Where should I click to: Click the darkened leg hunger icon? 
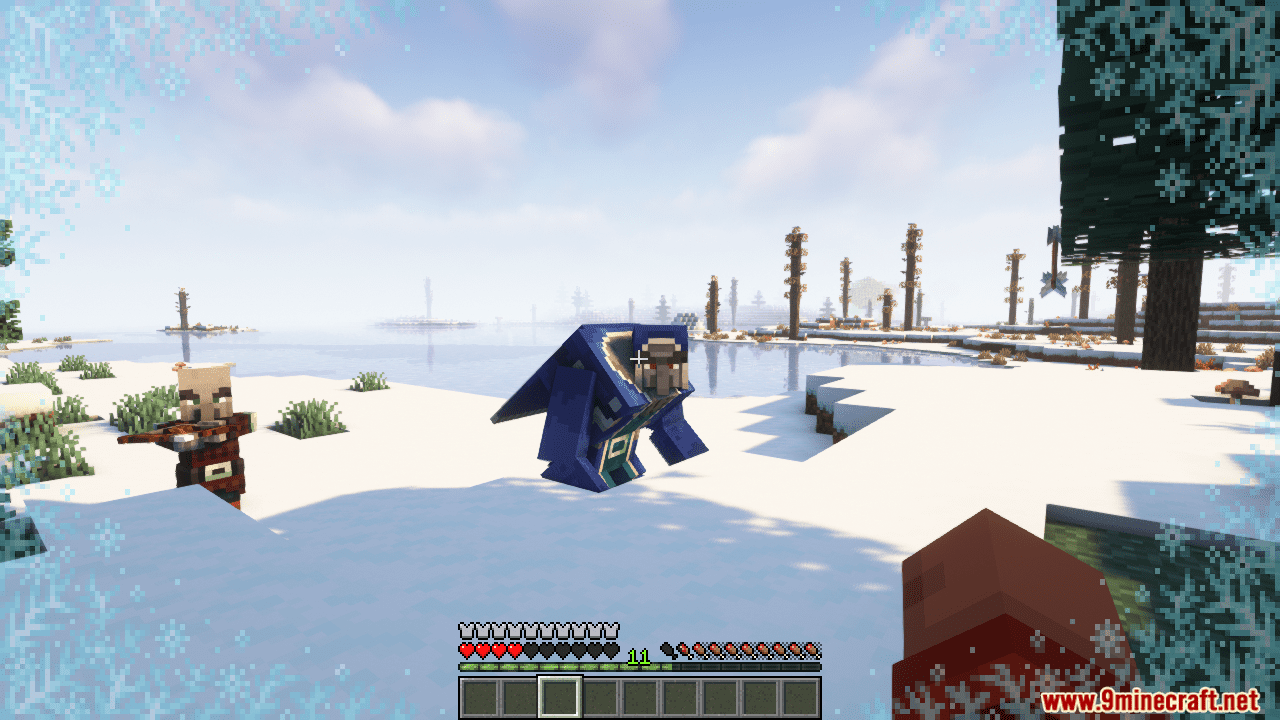click(668, 649)
